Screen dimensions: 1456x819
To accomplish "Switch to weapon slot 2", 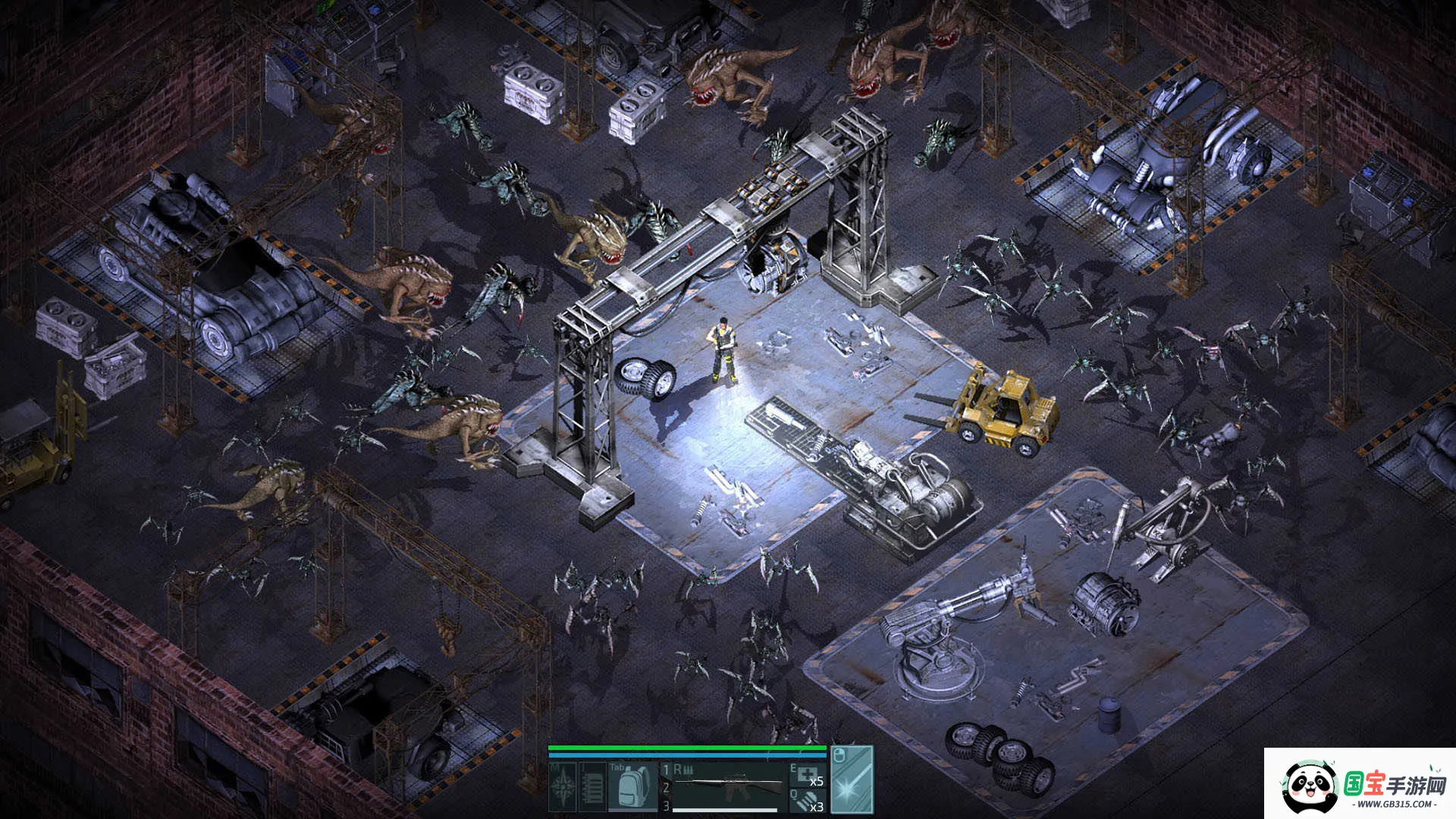I will (x=667, y=789).
